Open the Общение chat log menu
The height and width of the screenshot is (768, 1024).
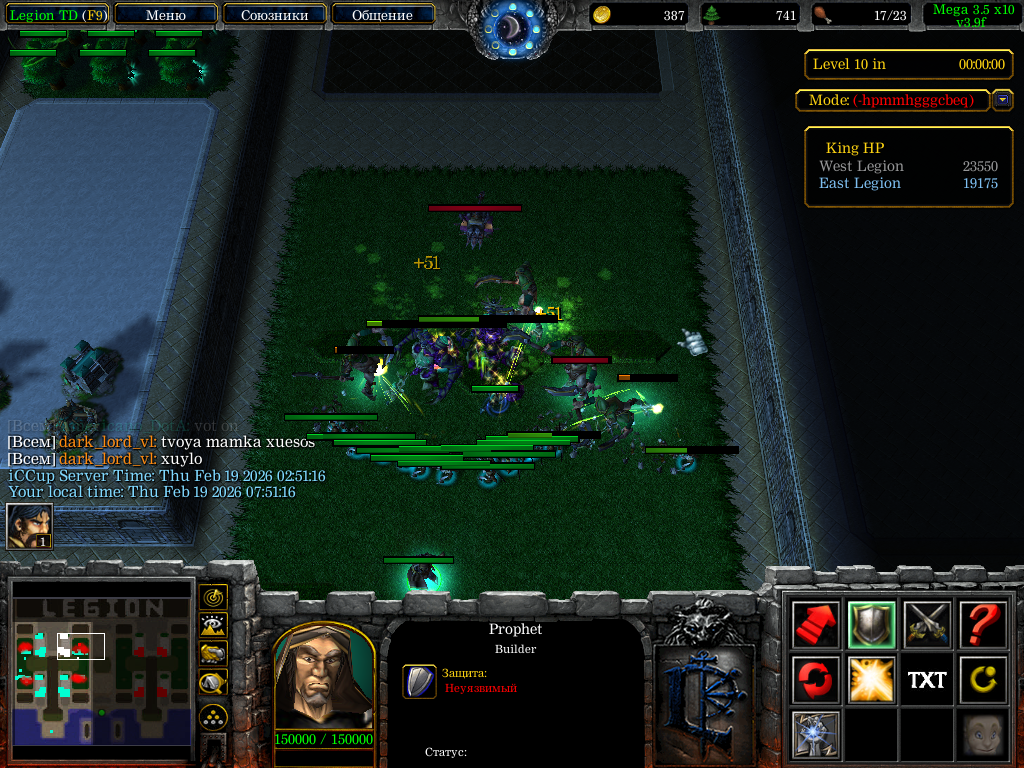pyautogui.click(x=382, y=15)
